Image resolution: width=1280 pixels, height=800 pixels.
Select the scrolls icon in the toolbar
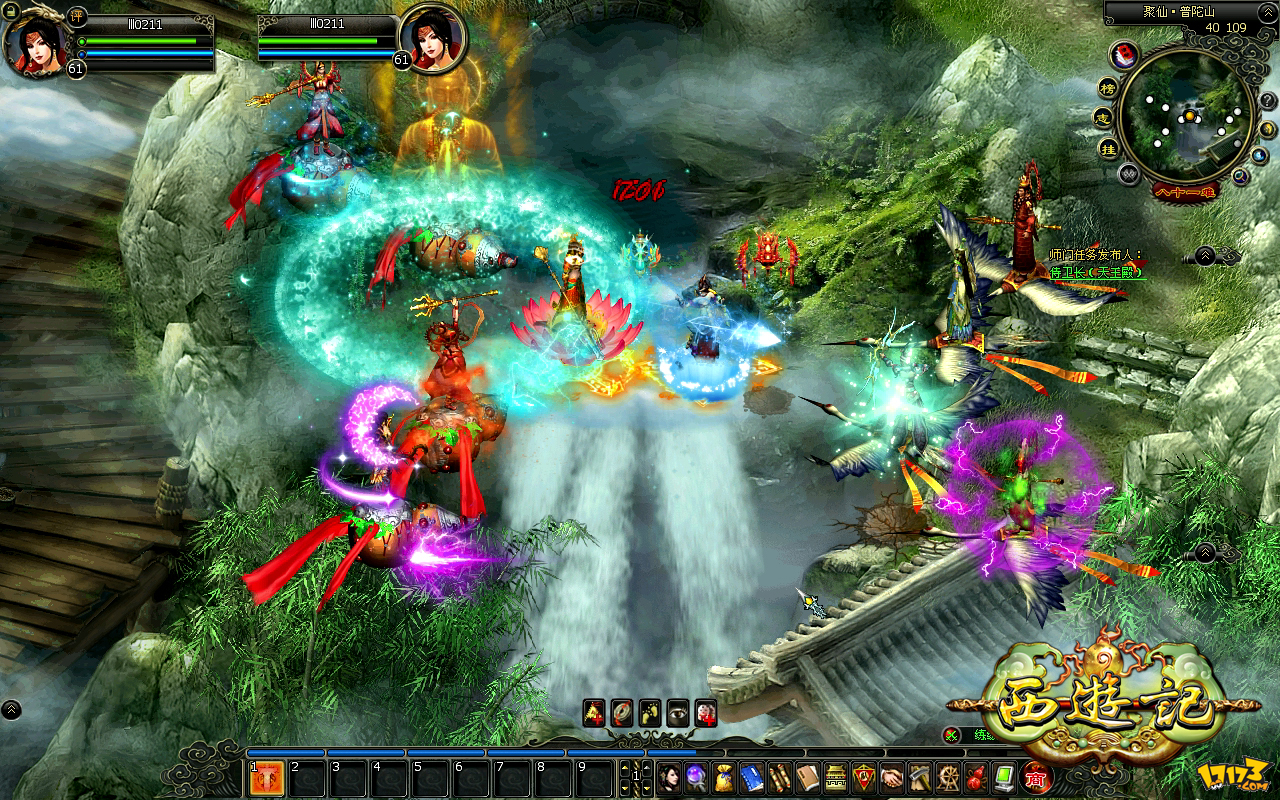tap(780, 778)
